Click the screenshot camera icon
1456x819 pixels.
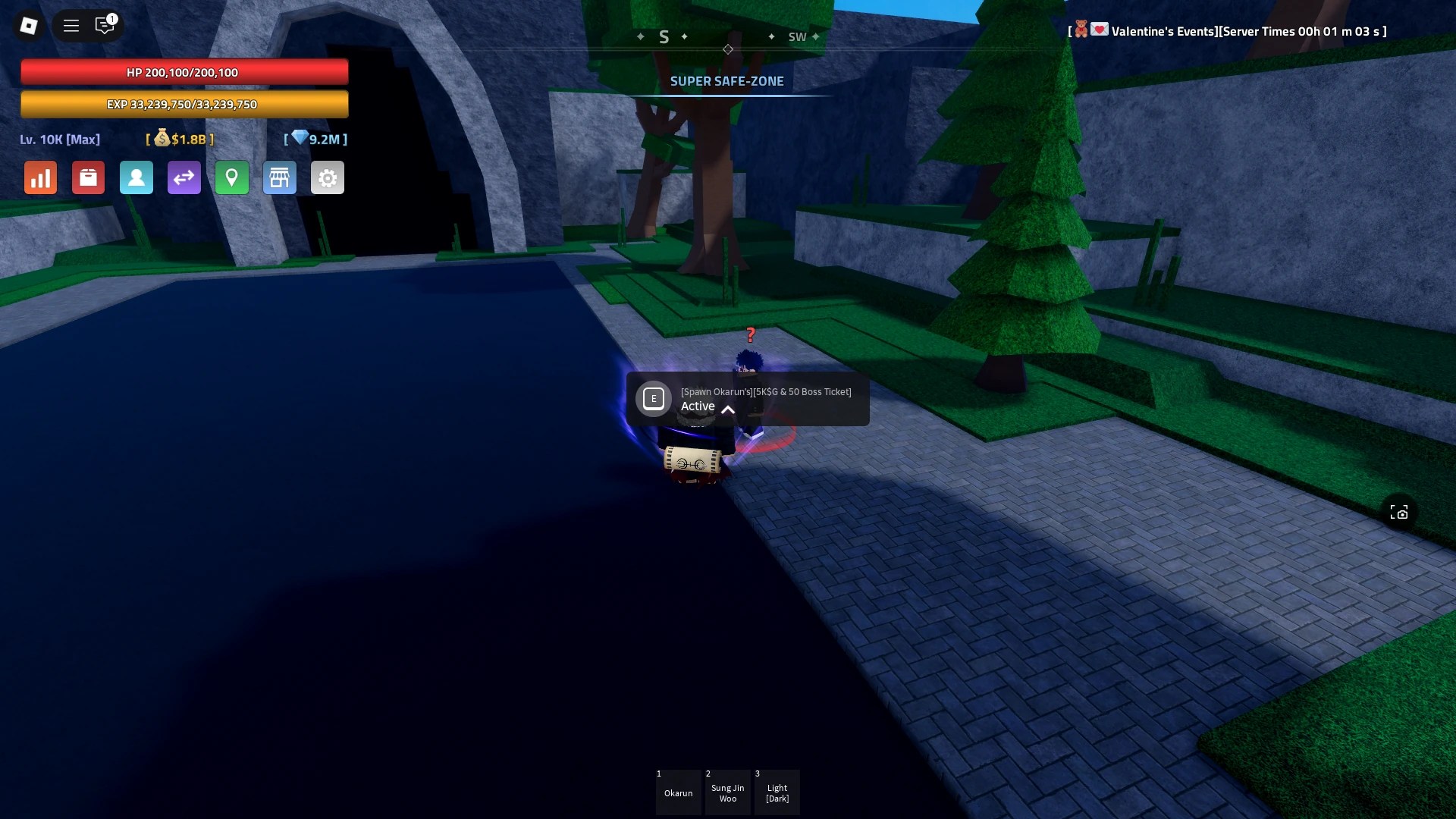[x=1401, y=512]
